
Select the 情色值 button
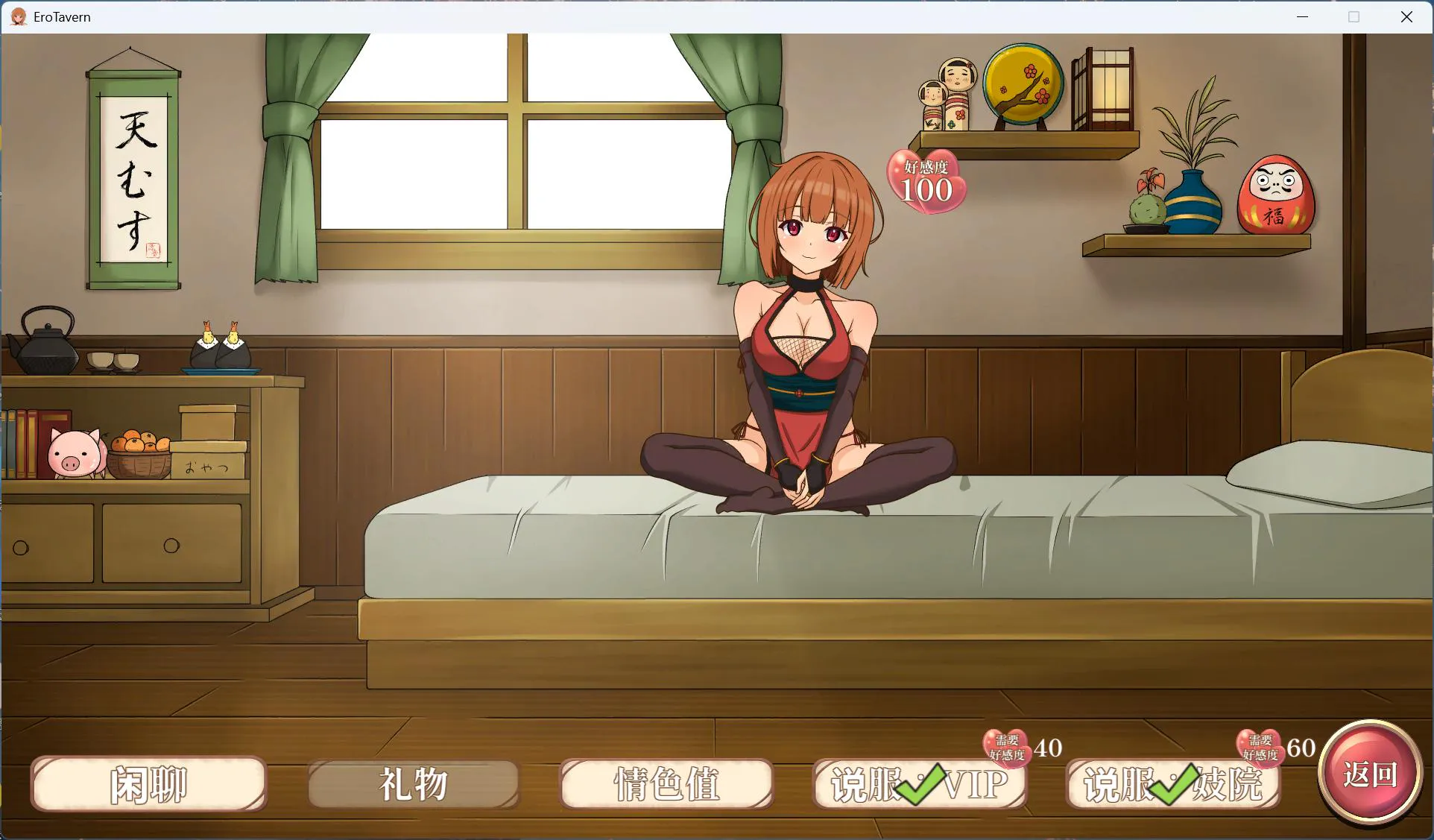666,784
